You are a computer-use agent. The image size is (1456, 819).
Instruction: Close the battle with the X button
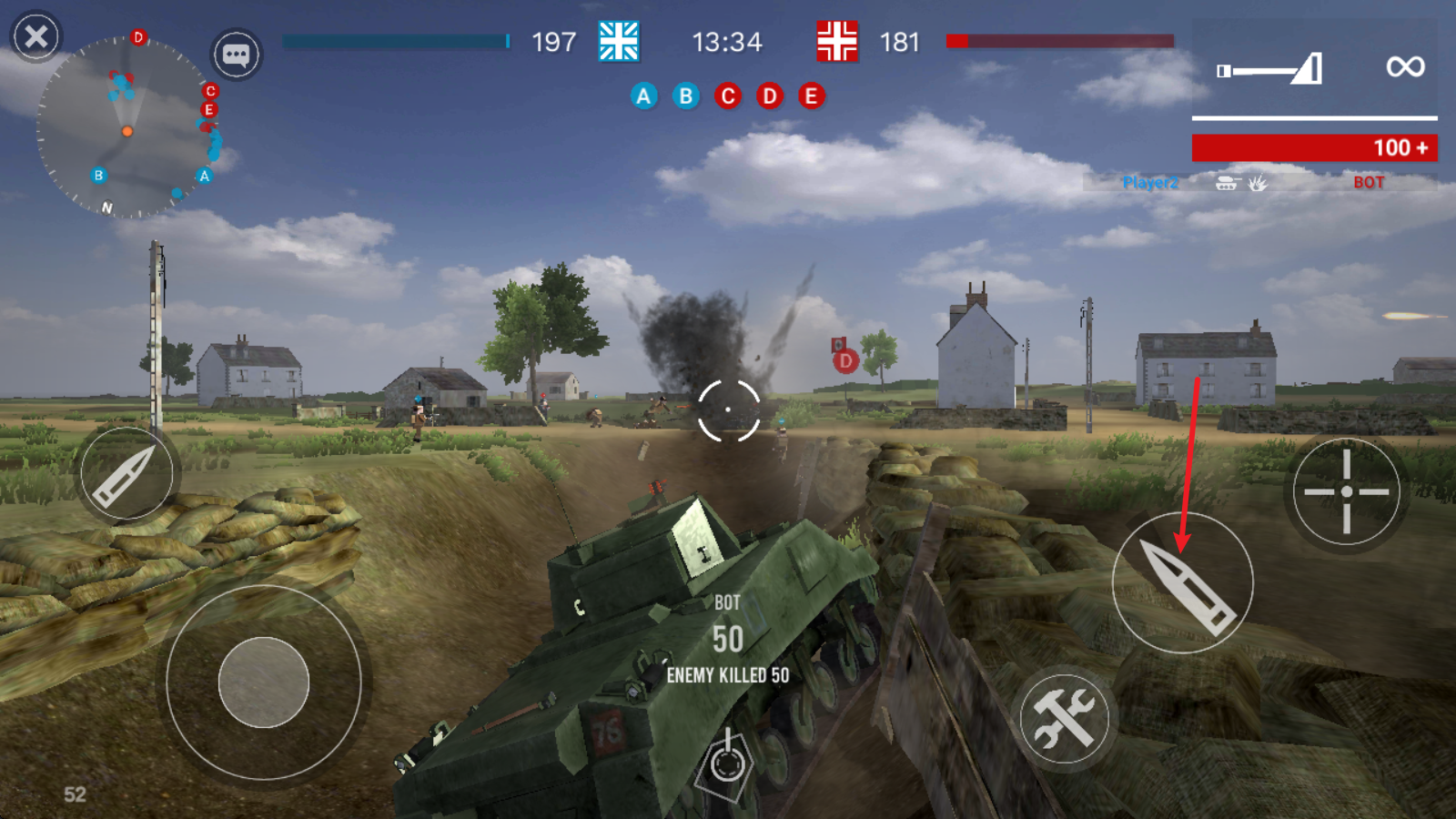(x=36, y=36)
